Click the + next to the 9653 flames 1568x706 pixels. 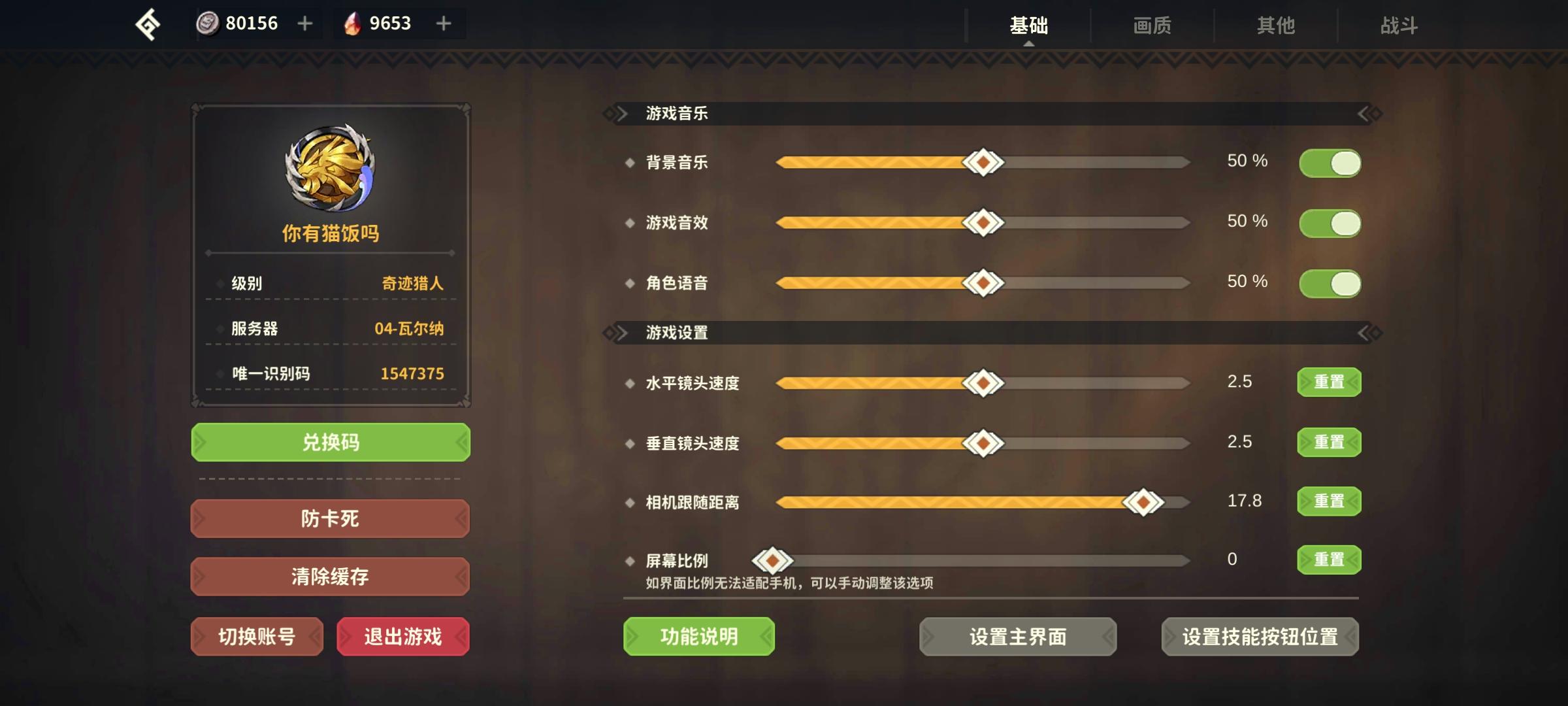point(443,23)
